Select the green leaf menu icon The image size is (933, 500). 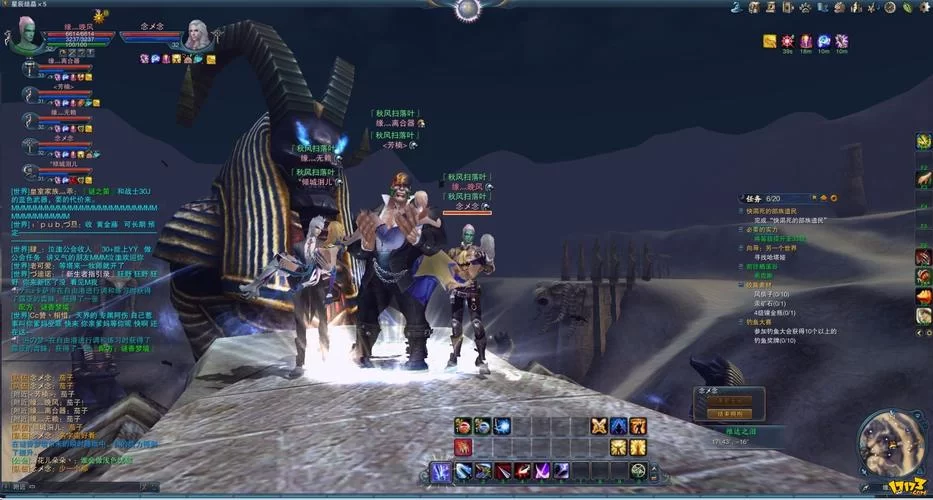(x=907, y=8)
